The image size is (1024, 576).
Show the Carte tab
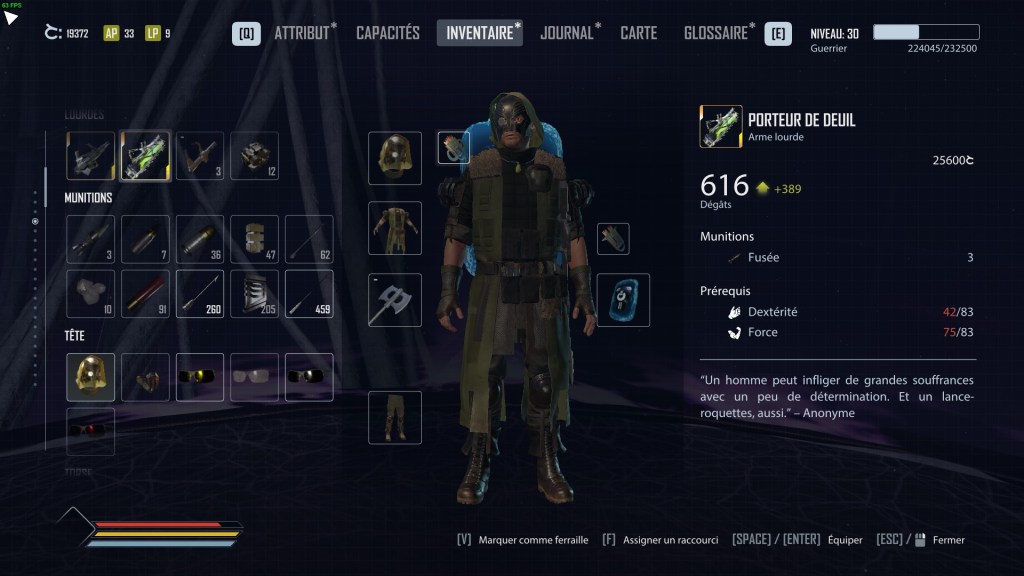tap(638, 33)
